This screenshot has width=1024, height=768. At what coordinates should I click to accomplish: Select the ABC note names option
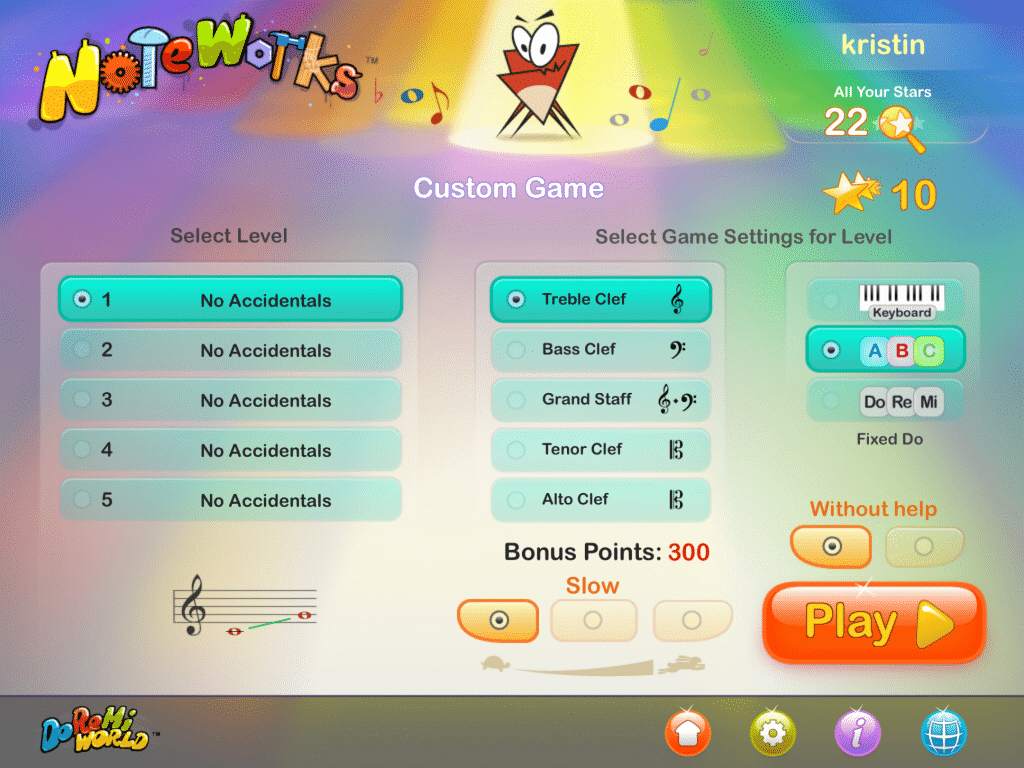886,350
